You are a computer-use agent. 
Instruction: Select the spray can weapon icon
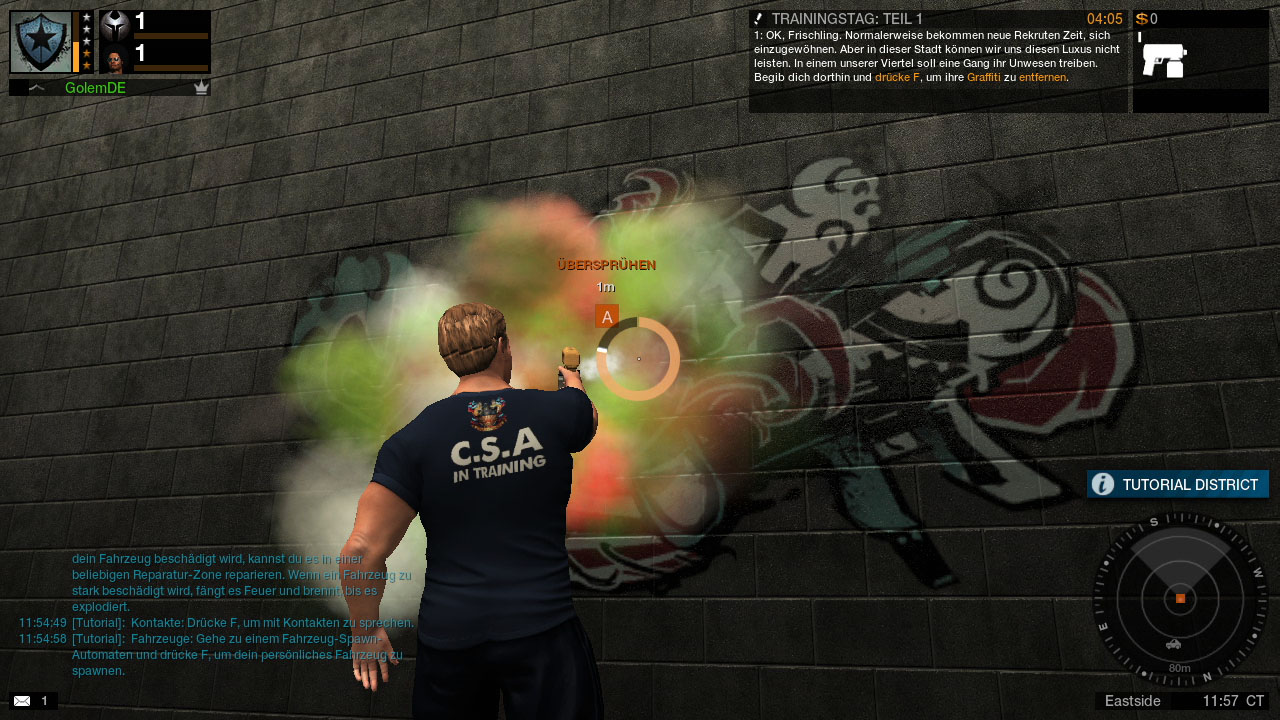1164,60
